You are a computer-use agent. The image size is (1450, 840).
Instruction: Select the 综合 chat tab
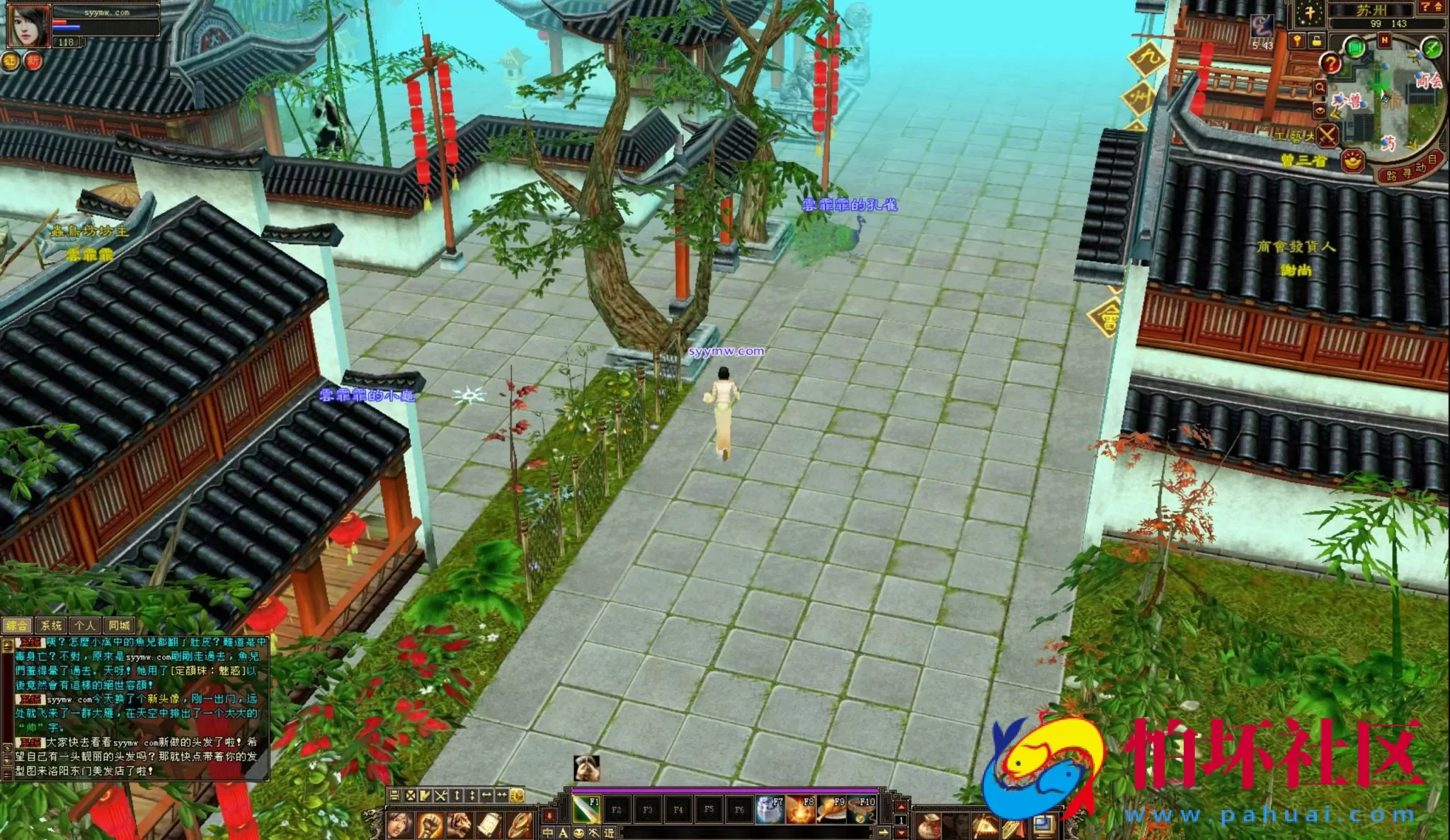coord(17,626)
